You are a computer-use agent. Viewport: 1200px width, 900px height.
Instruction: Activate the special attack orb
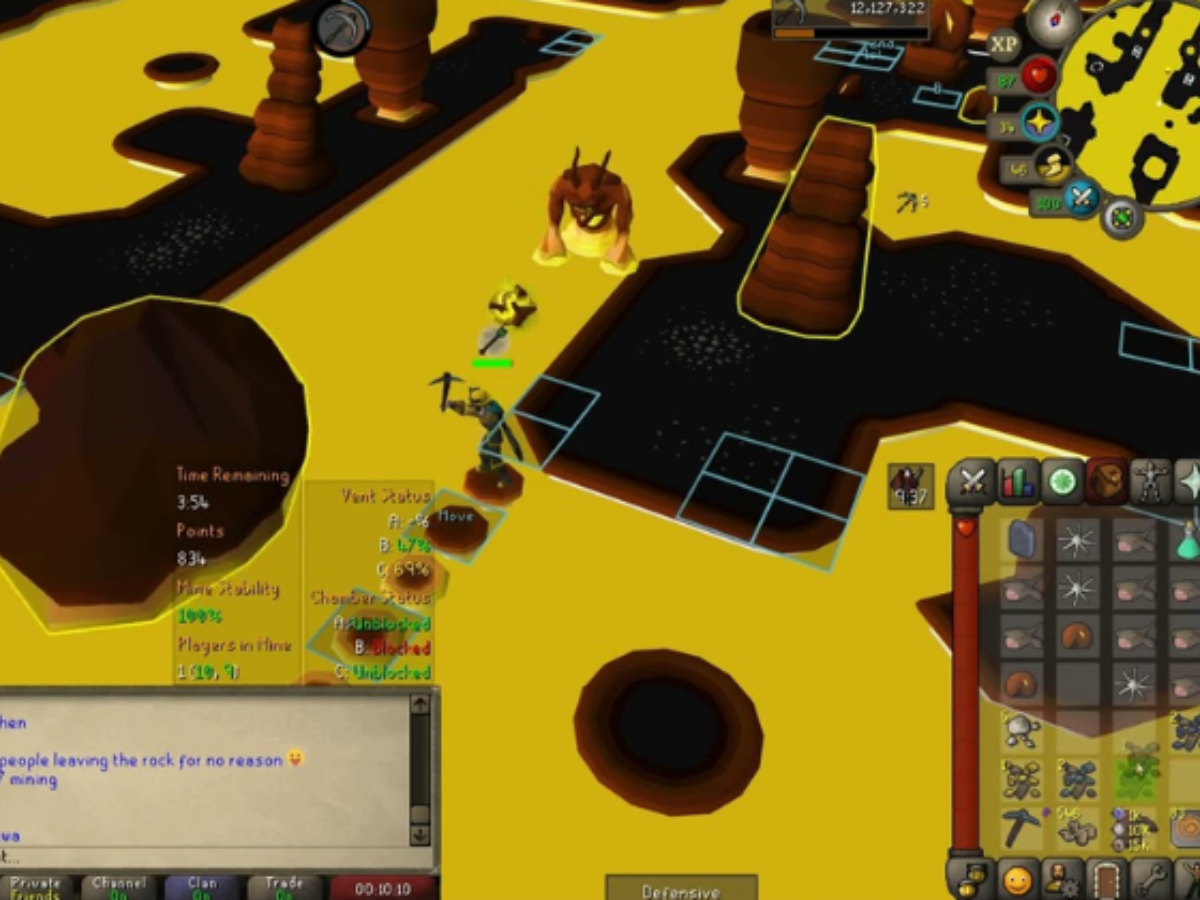click(1081, 197)
